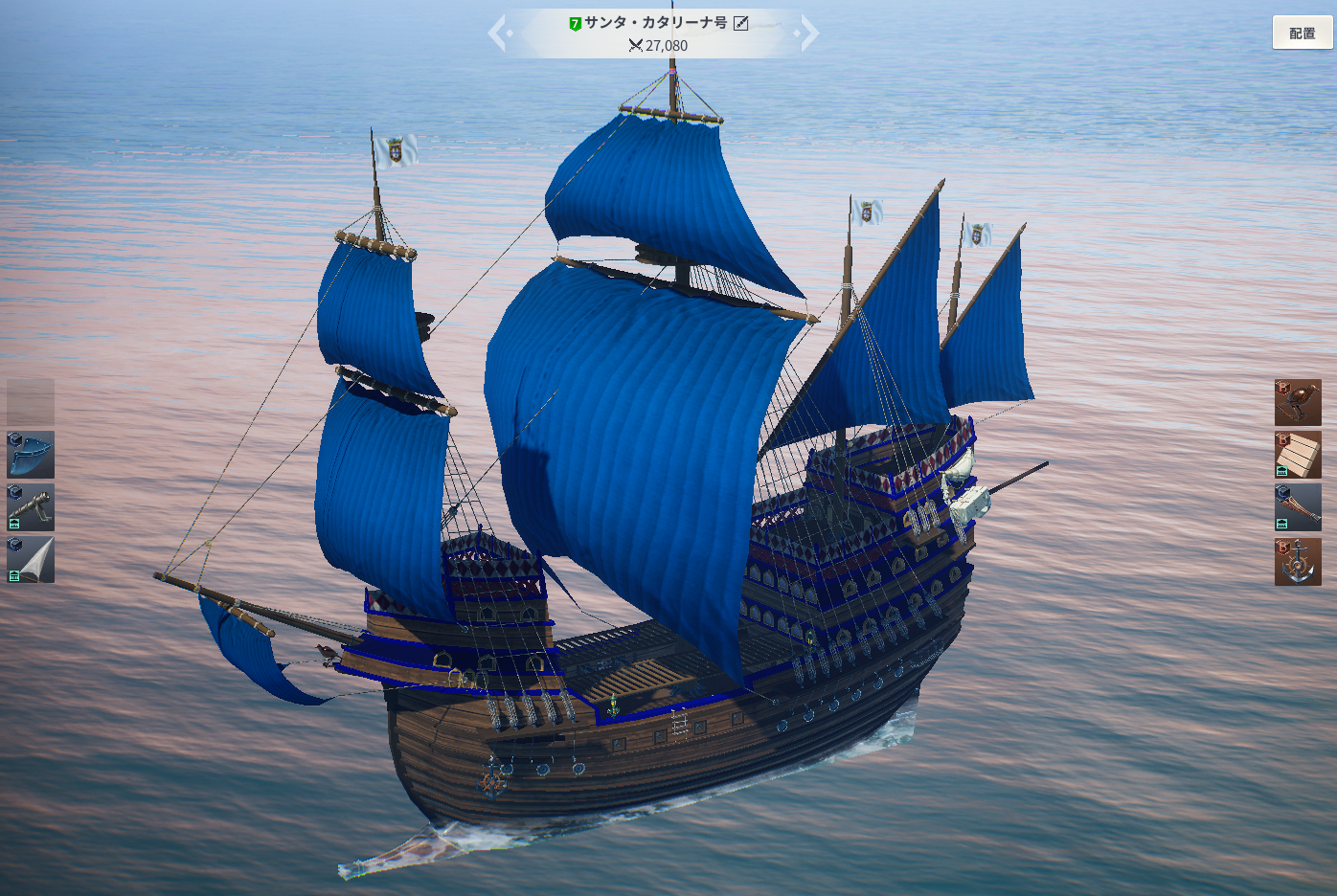Select the white sail equipment slot
This screenshot has width=1337, height=896.
click(x=31, y=560)
